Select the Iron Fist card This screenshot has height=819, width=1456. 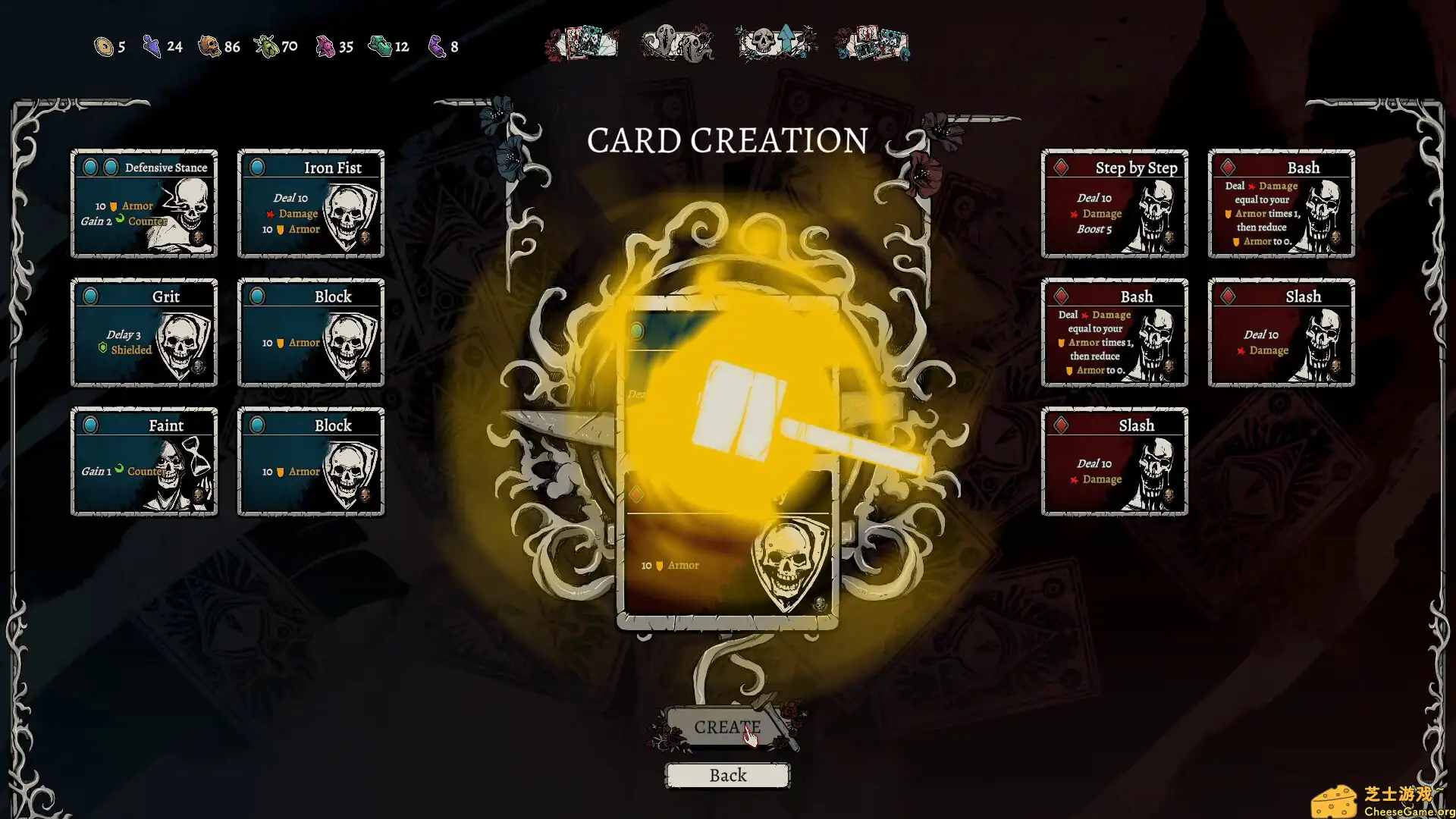click(311, 205)
